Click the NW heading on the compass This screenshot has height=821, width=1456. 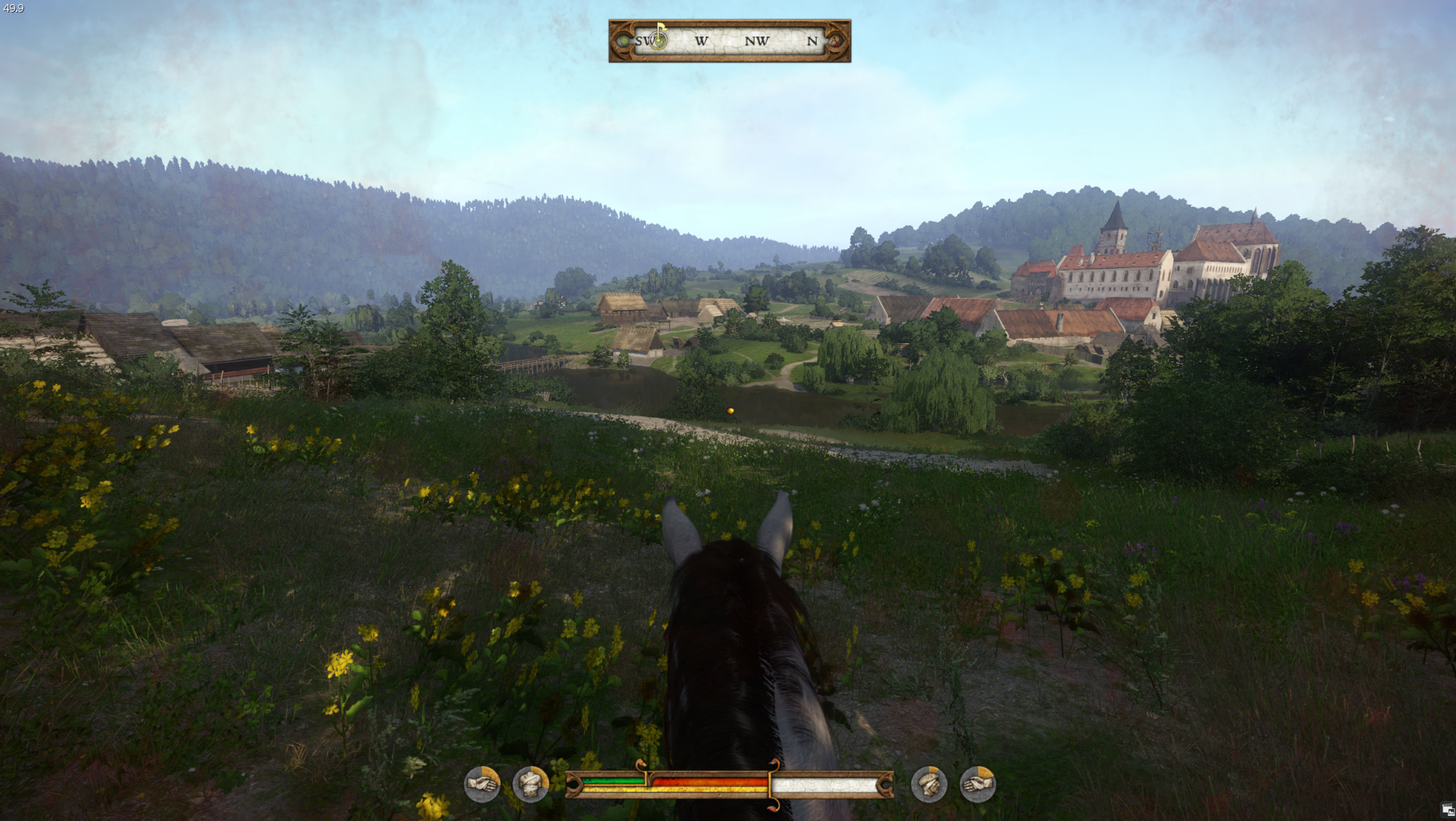tap(756, 41)
